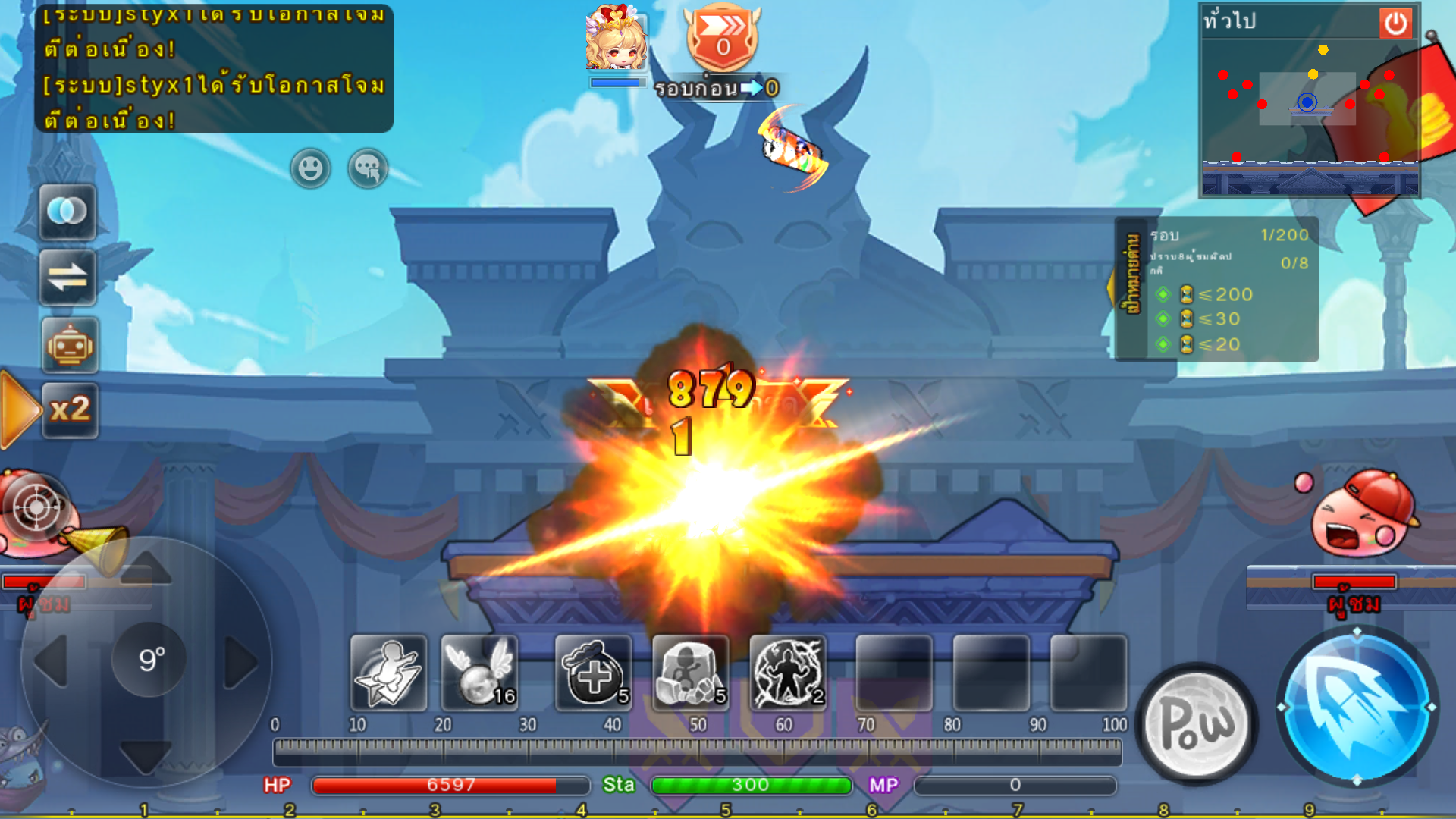
Task: Toggle the x2 speed button
Action: pos(70,410)
